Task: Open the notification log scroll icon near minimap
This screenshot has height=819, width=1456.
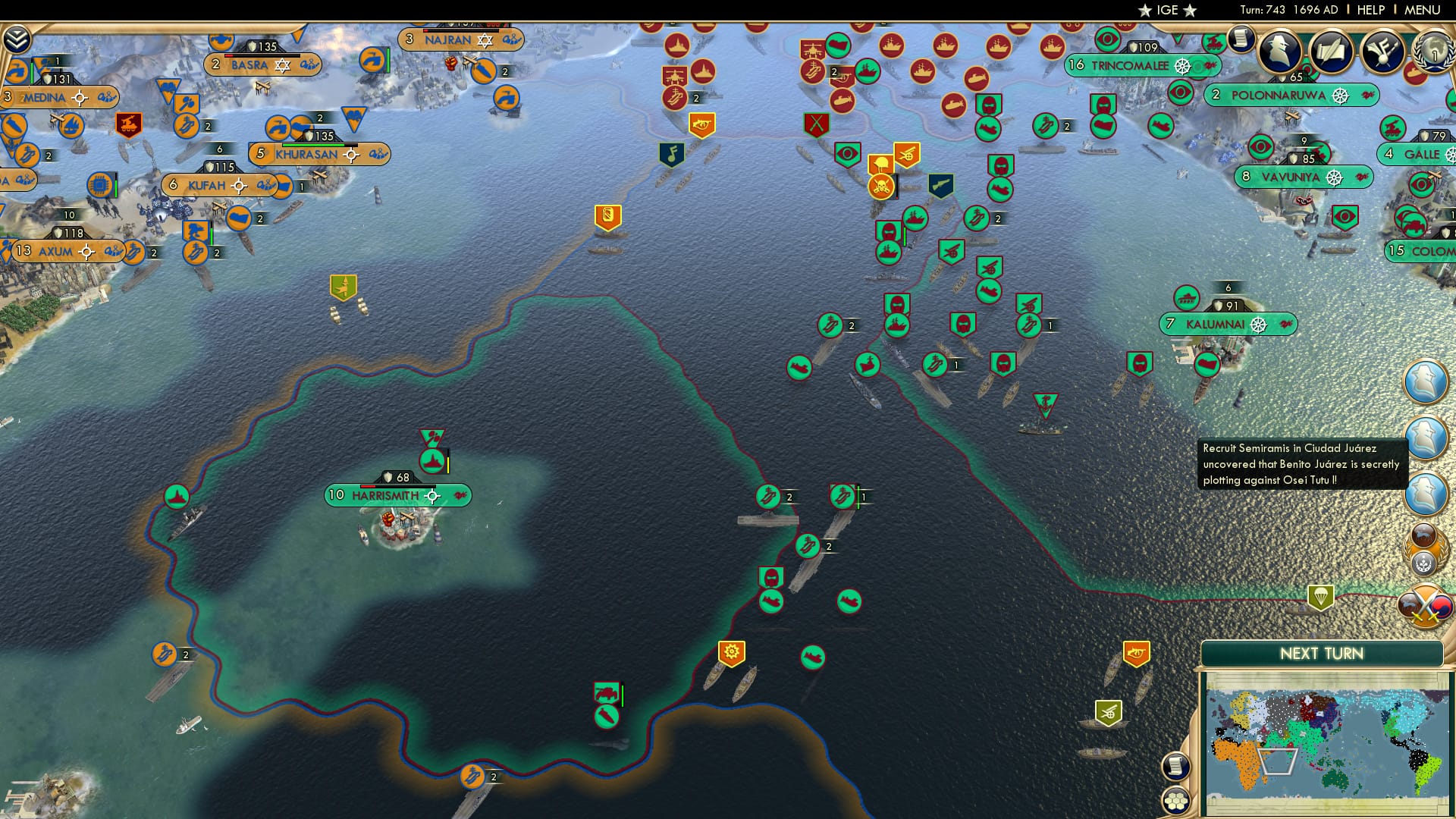Action: click(x=1175, y=766)
